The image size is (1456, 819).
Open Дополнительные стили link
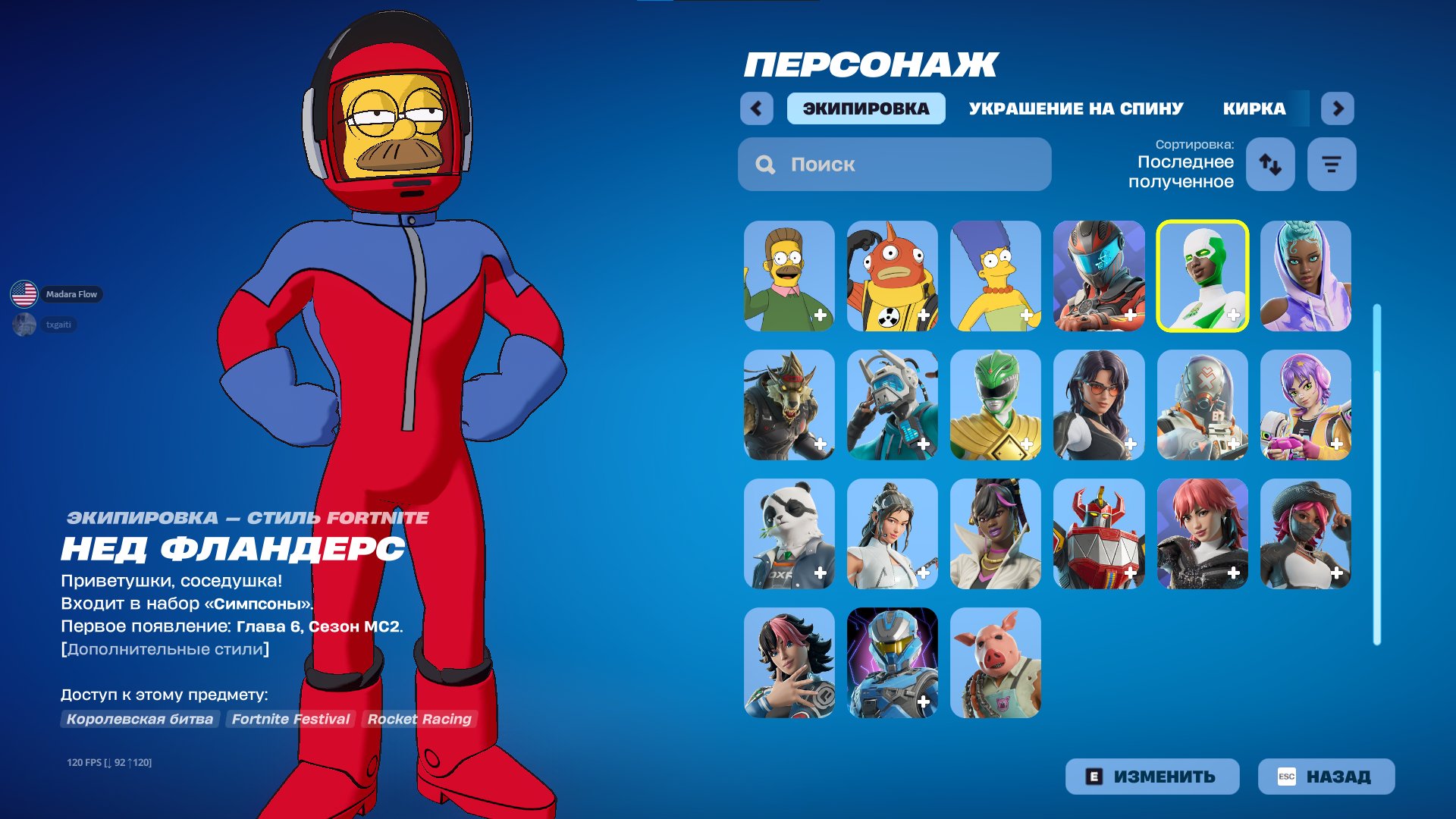165,648
